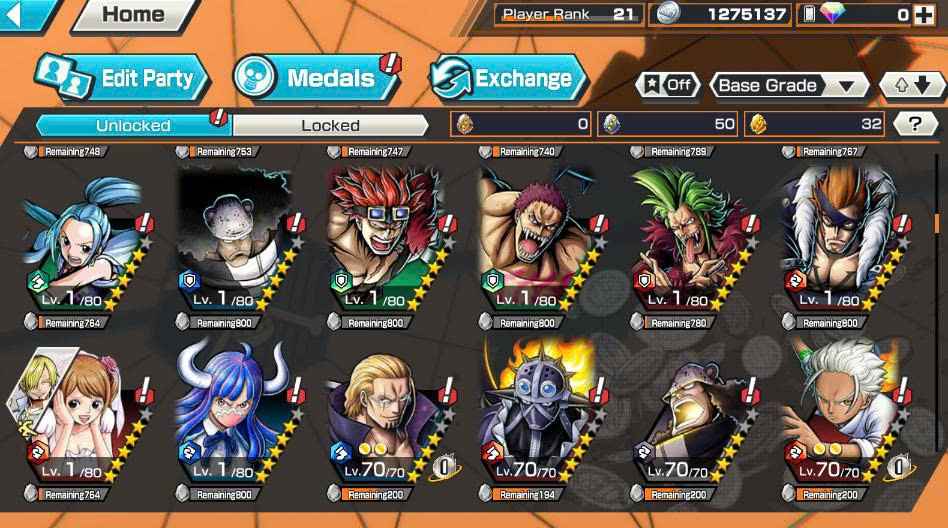Open the Edit Party screen
The width and height of the screenshot is (948, 528).
point(122,79)
